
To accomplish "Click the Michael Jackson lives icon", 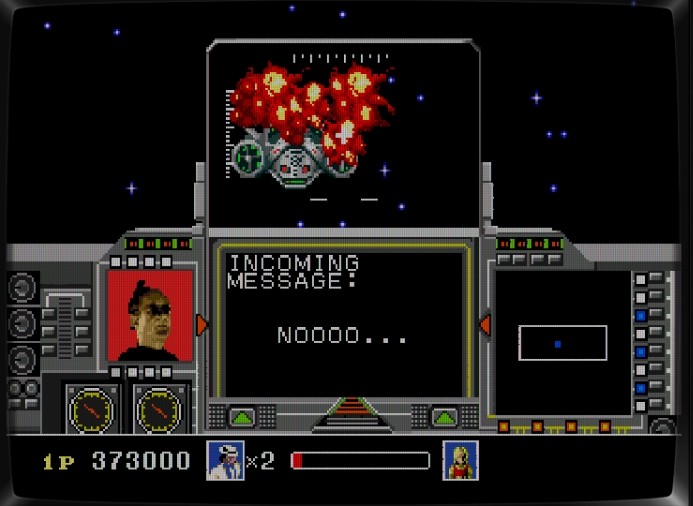I will coord(225,460).
